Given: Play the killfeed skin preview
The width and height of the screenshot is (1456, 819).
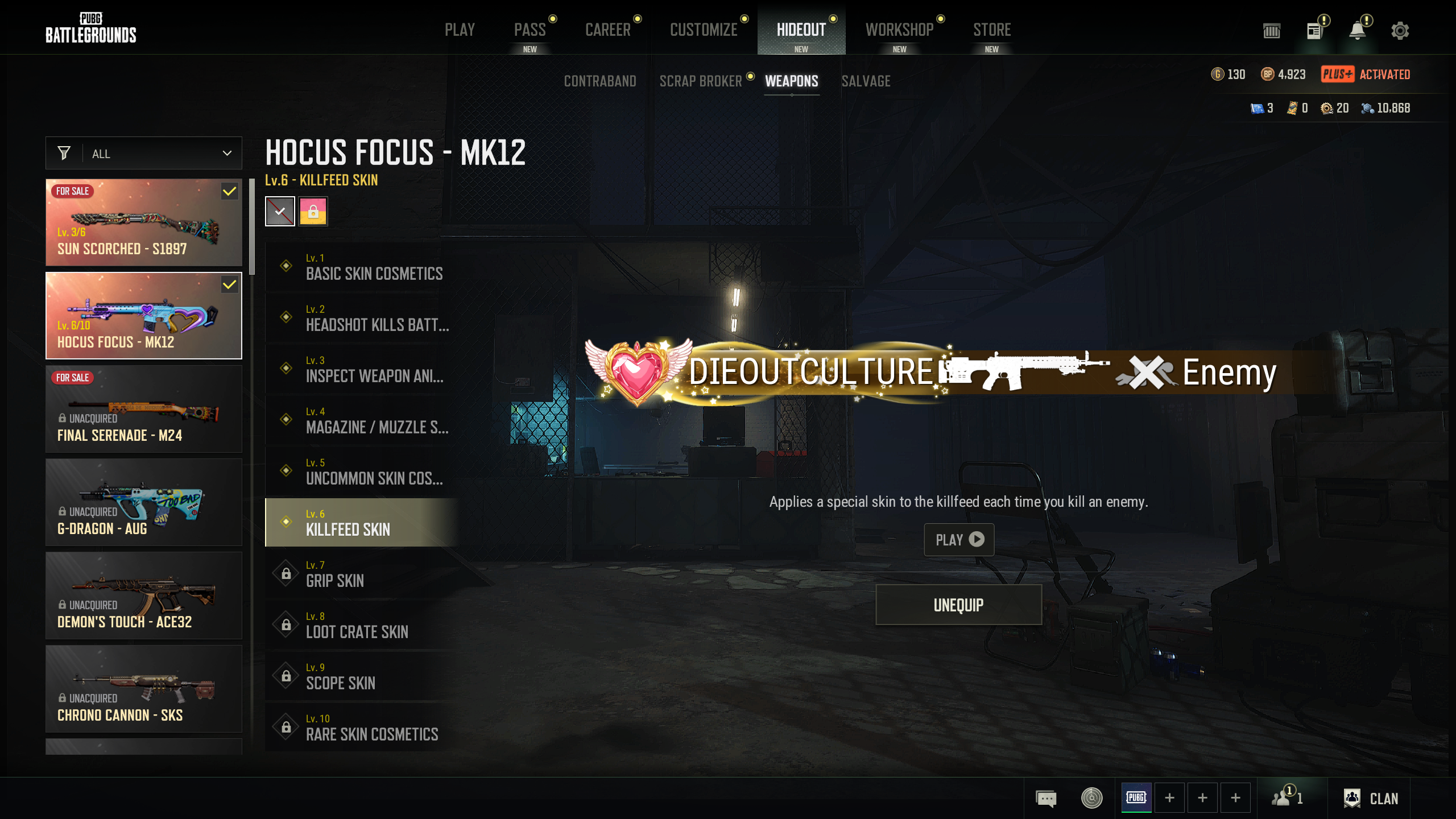Looking at the screenshot, I should click(959, 539).
